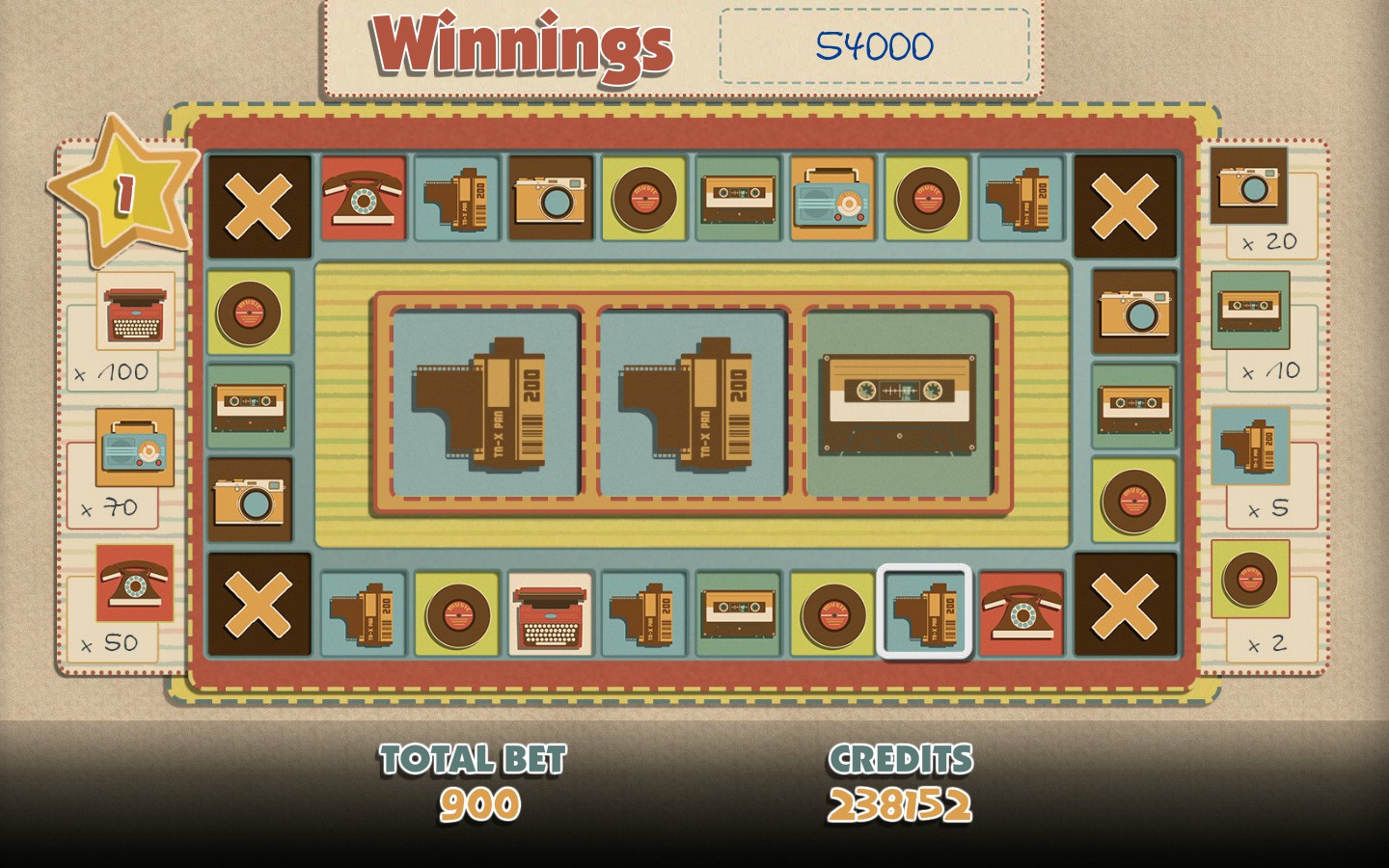The width and height of the screenshot is (1389, 868).
Task: Click the red typewriter tile on the bottom row
Action: point(550,614)
